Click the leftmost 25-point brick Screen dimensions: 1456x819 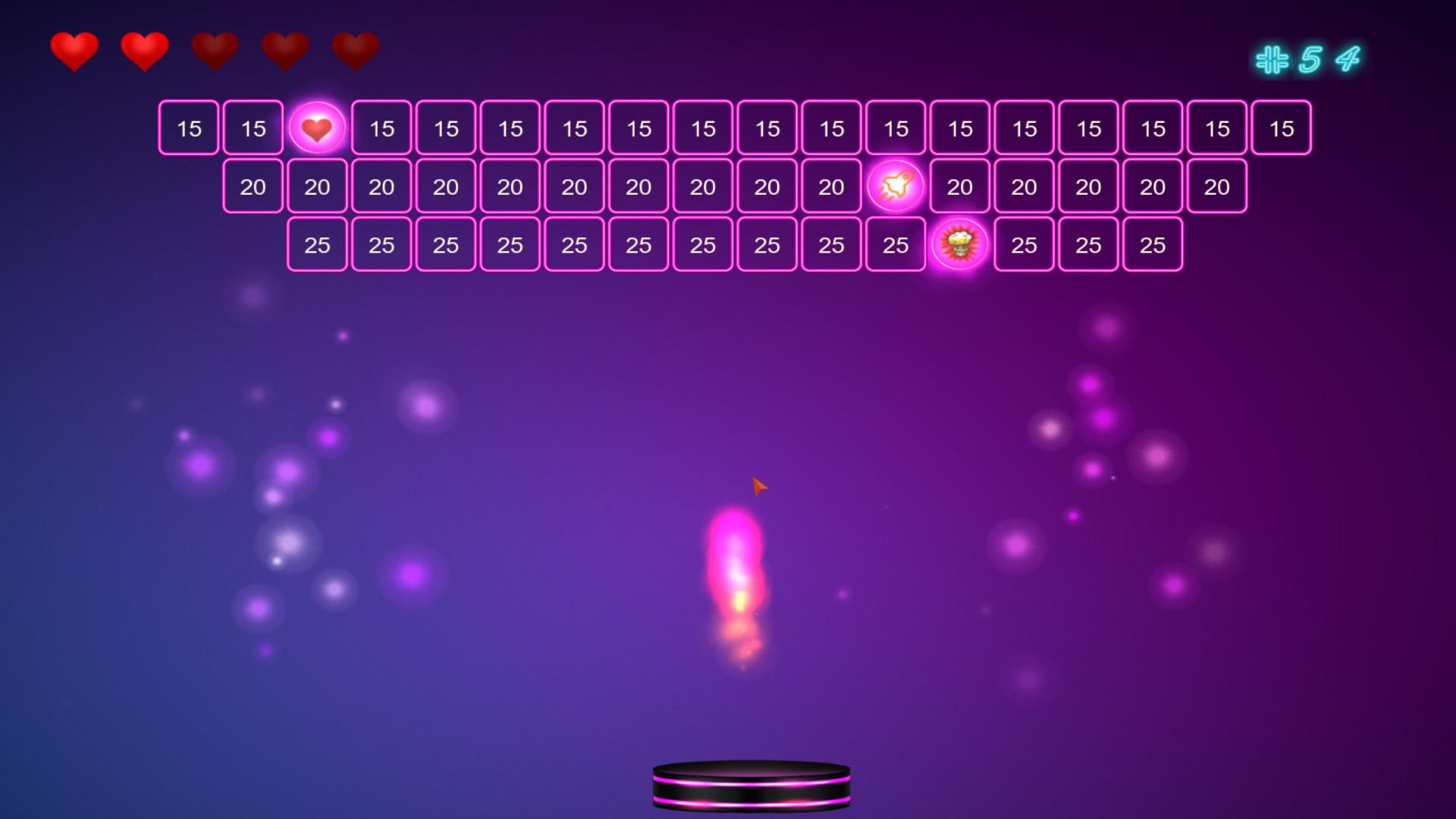pyautogui.click(x=317, y=245)
